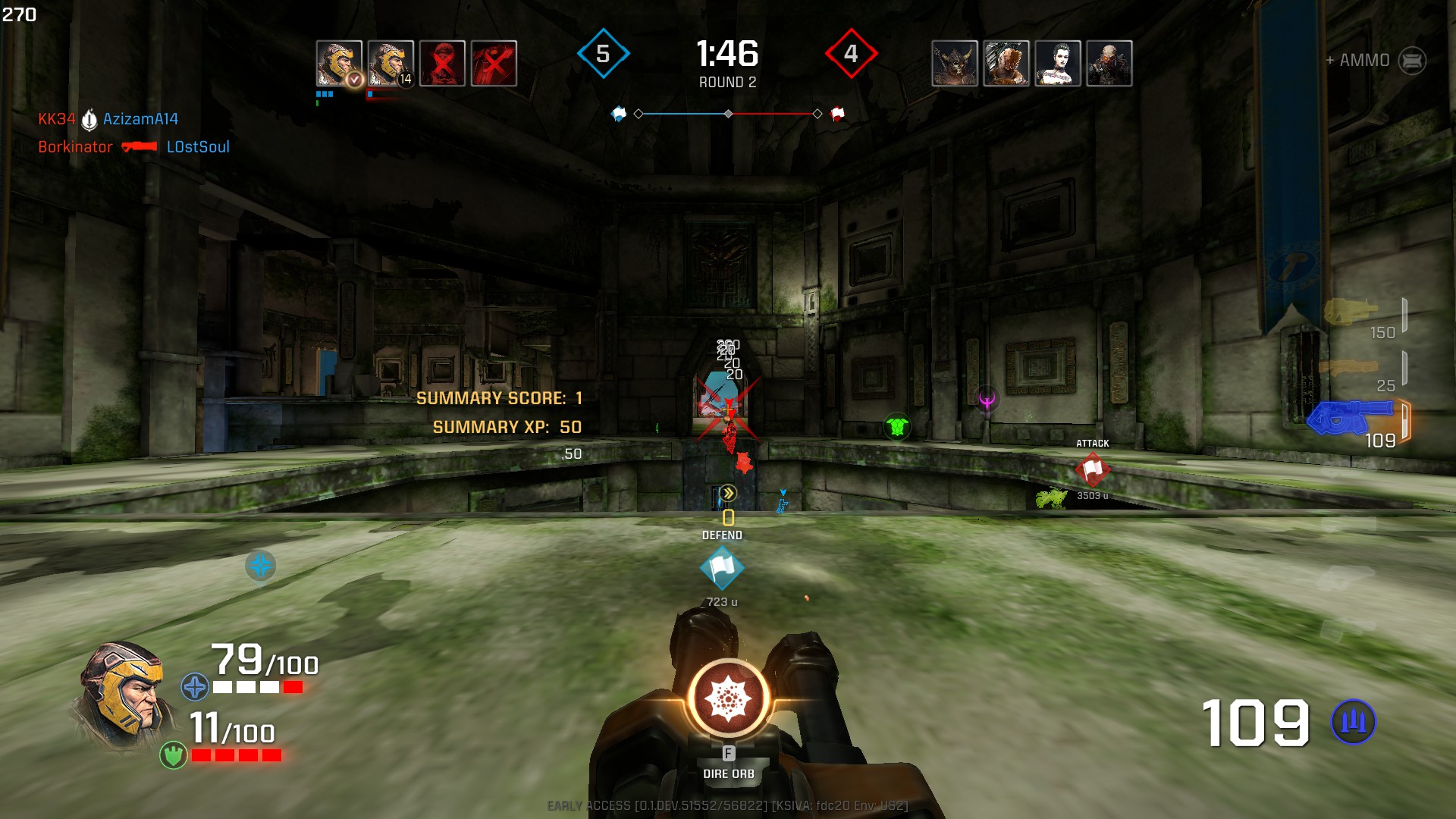The image size is (1456, 819).
Task: Activate the Dire Orb ability icon
Action: point(729,698)
